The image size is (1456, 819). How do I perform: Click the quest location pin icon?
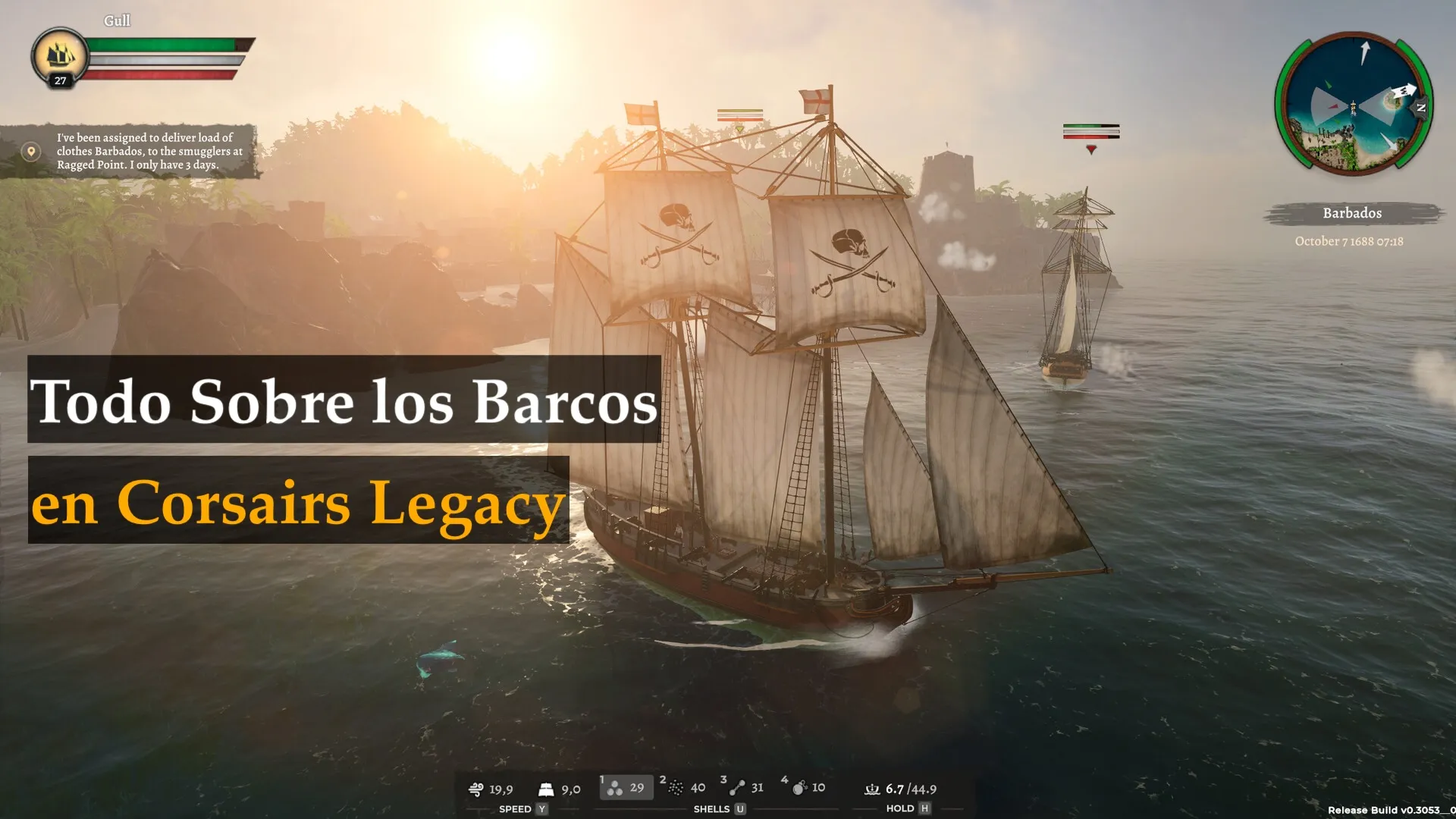tap(30, 151)
